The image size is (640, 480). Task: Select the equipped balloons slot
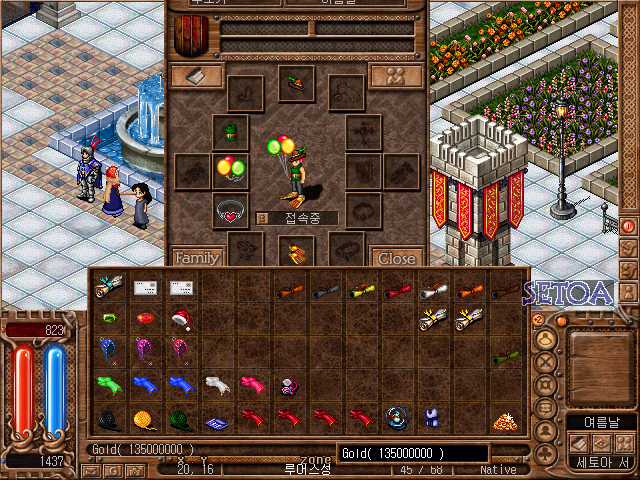231,169
